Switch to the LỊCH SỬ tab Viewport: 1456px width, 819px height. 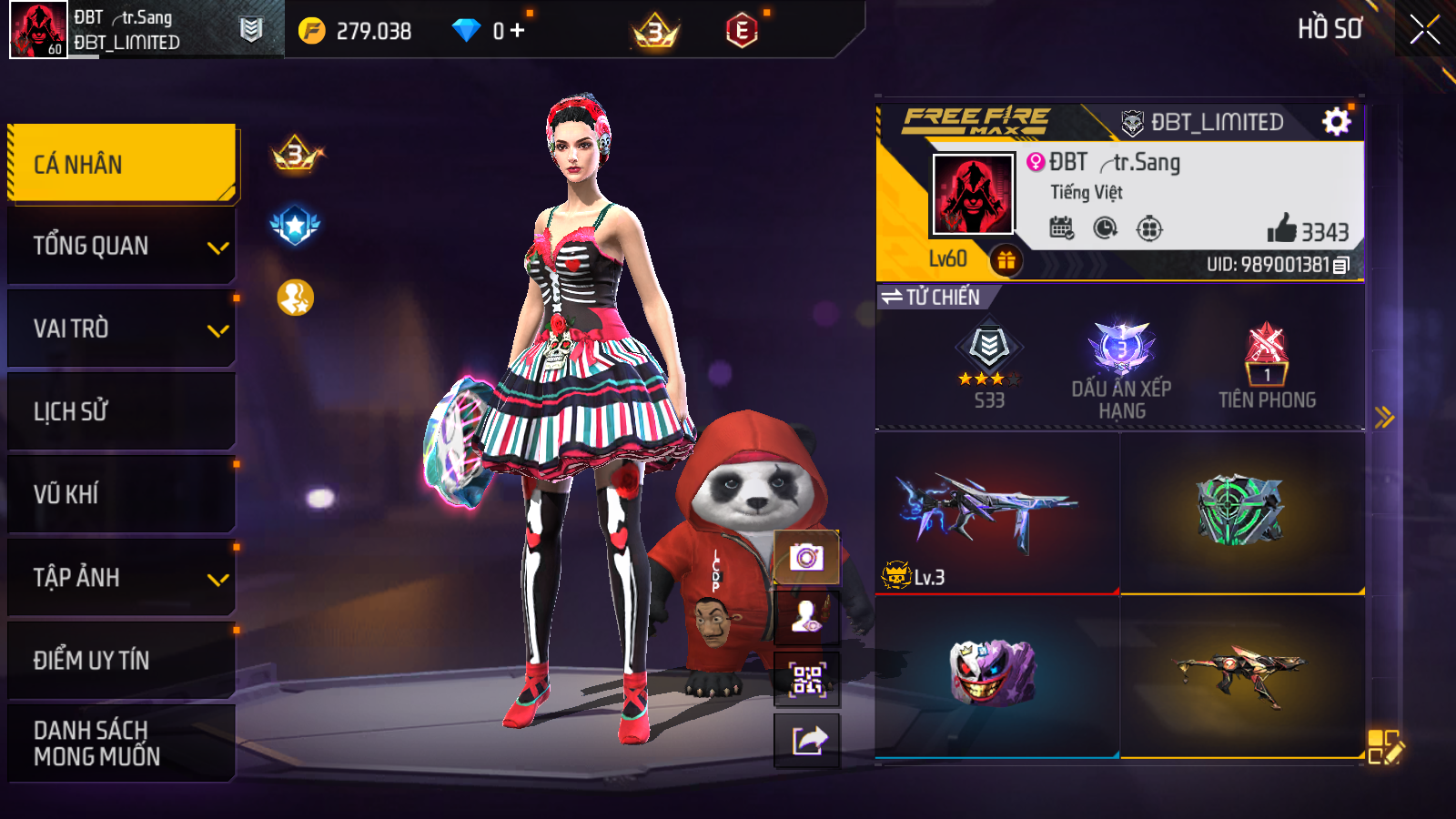pyautogui.click(x=122, y=411)
